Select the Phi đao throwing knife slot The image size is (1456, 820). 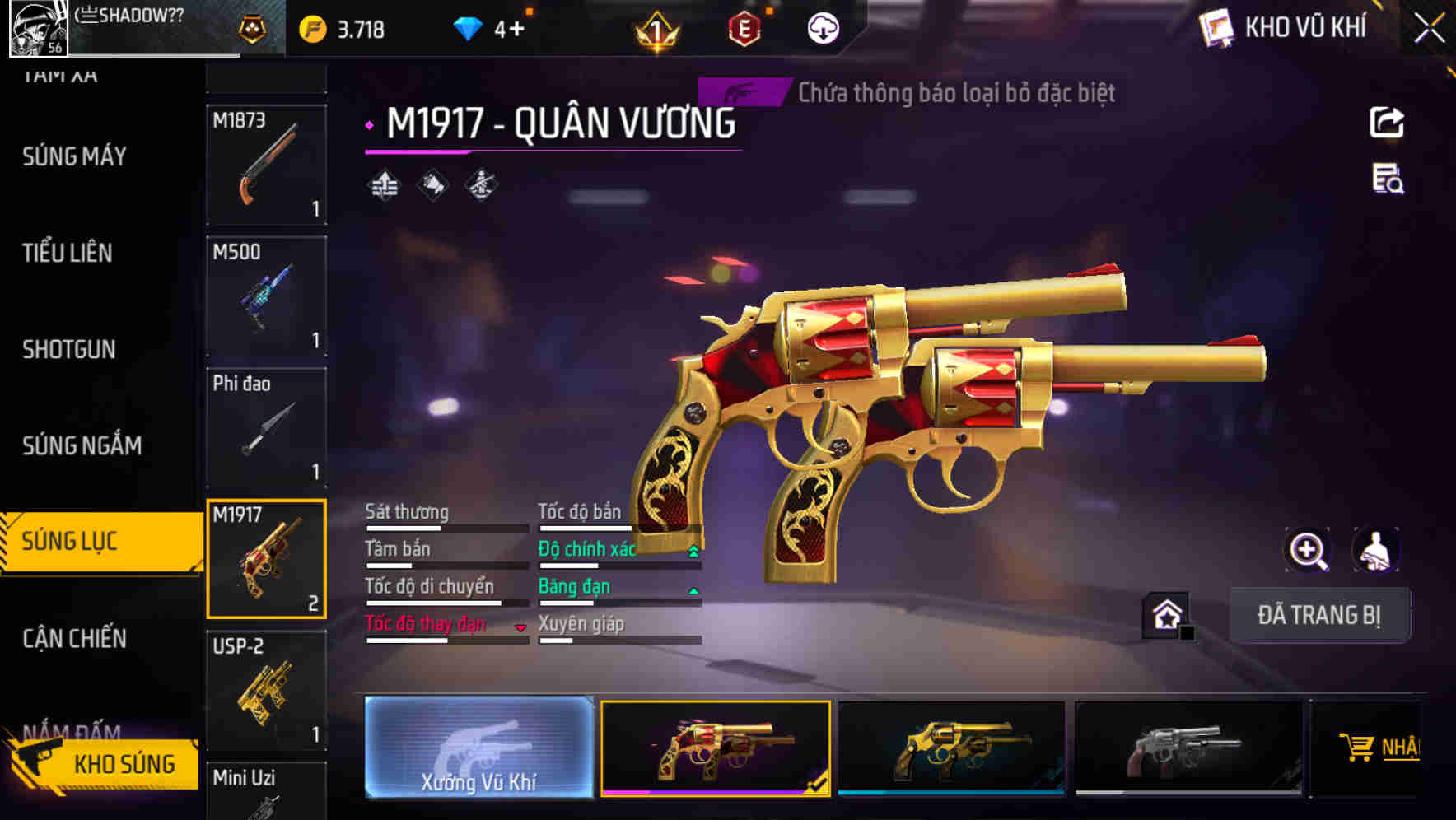point(266,427)
